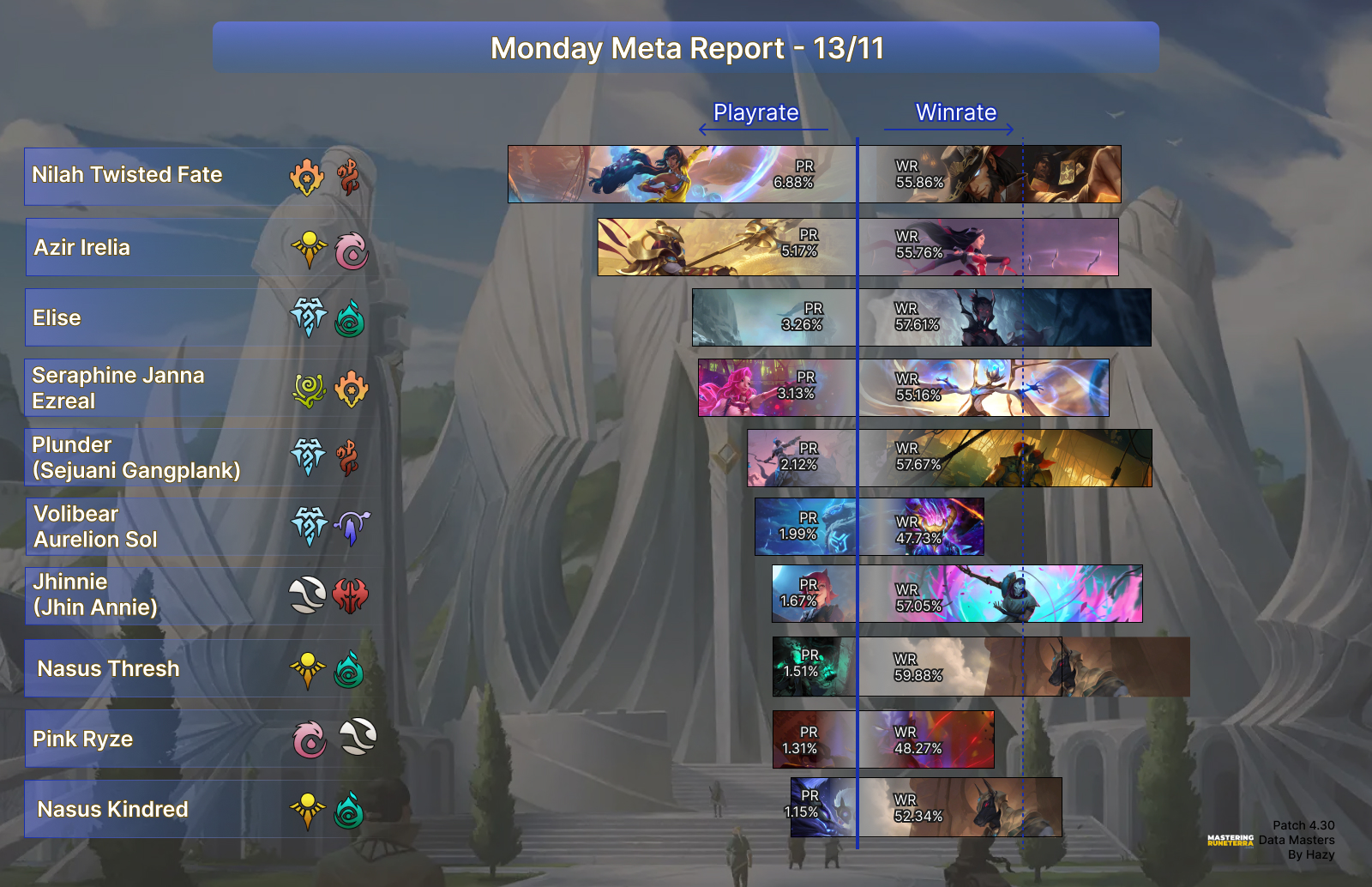Viewport: 1372px width, 887px height.
Task: Click the Playrate column header
Action: [x=755, y=113]
